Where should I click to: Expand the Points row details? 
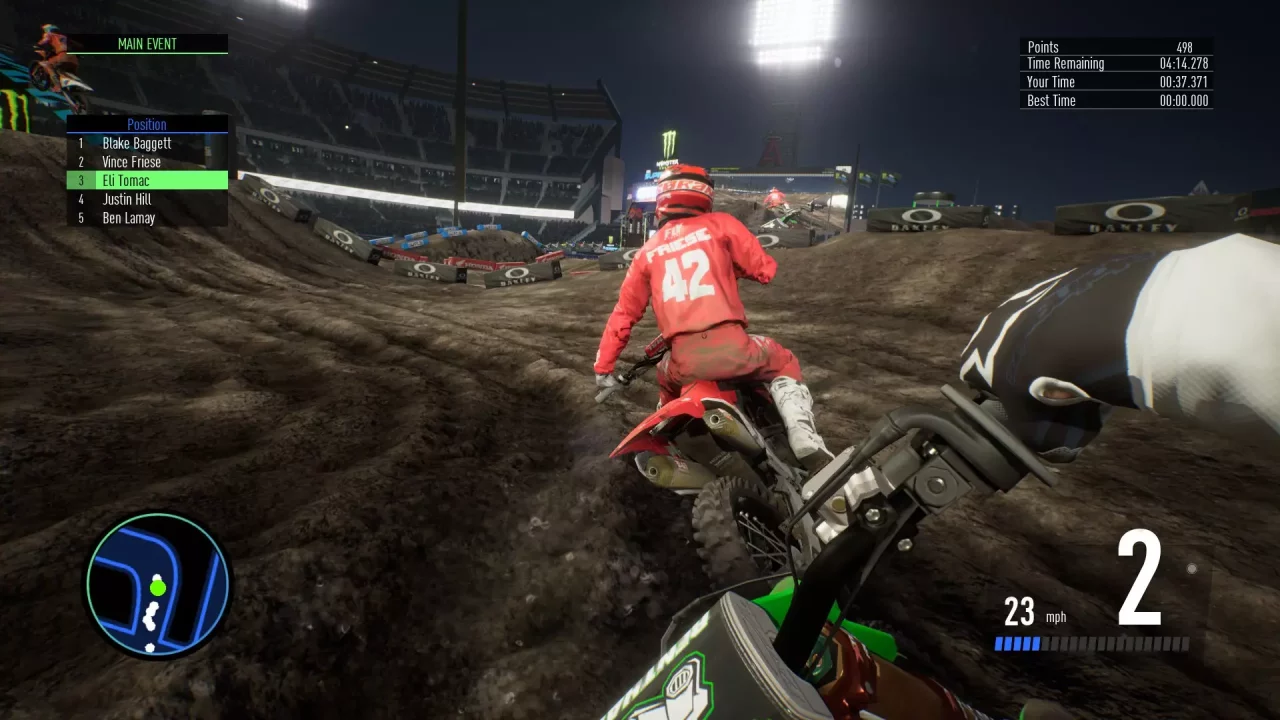(x=1114, y=46)
